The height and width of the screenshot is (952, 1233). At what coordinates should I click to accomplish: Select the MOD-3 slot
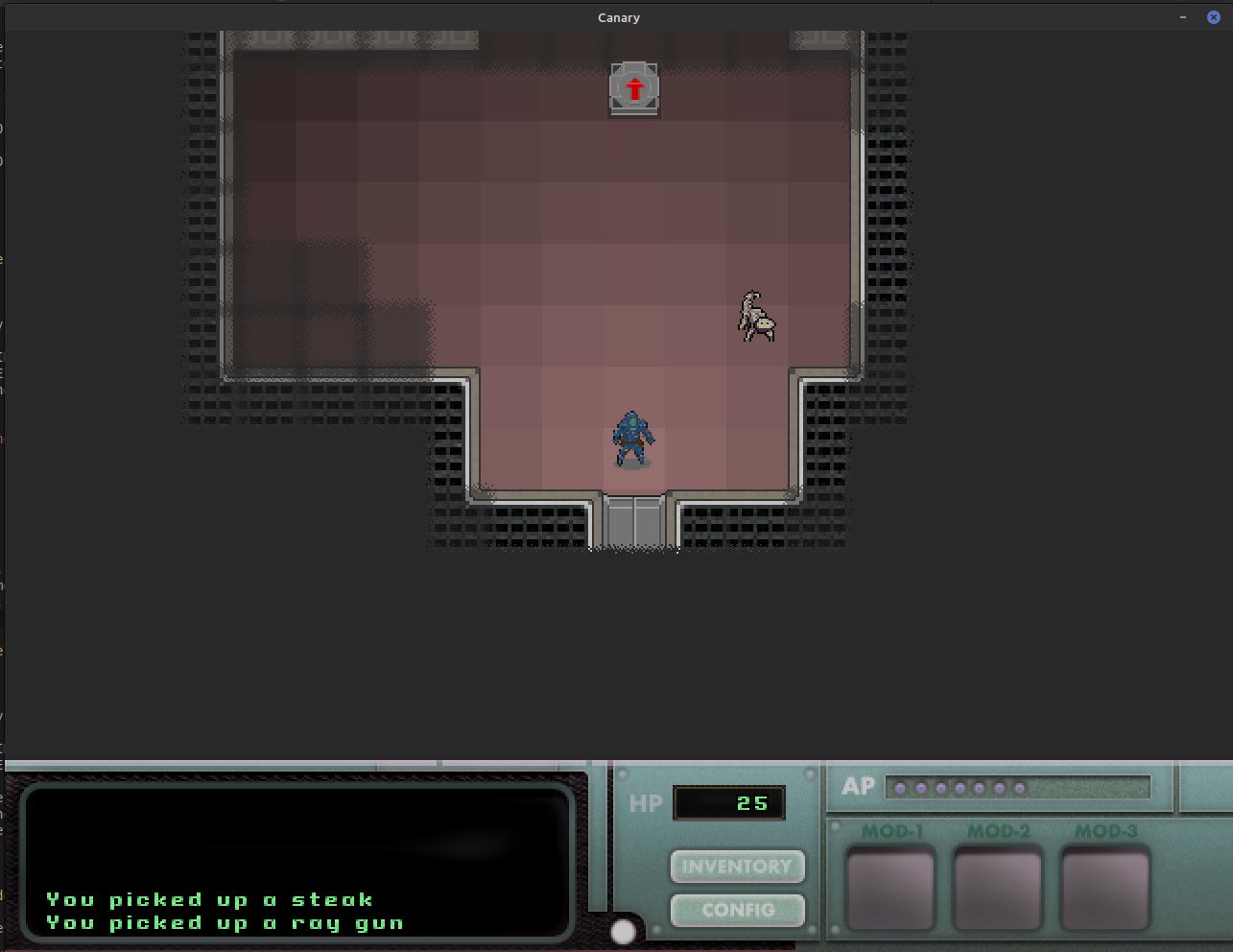click(x=1105, y=889)
